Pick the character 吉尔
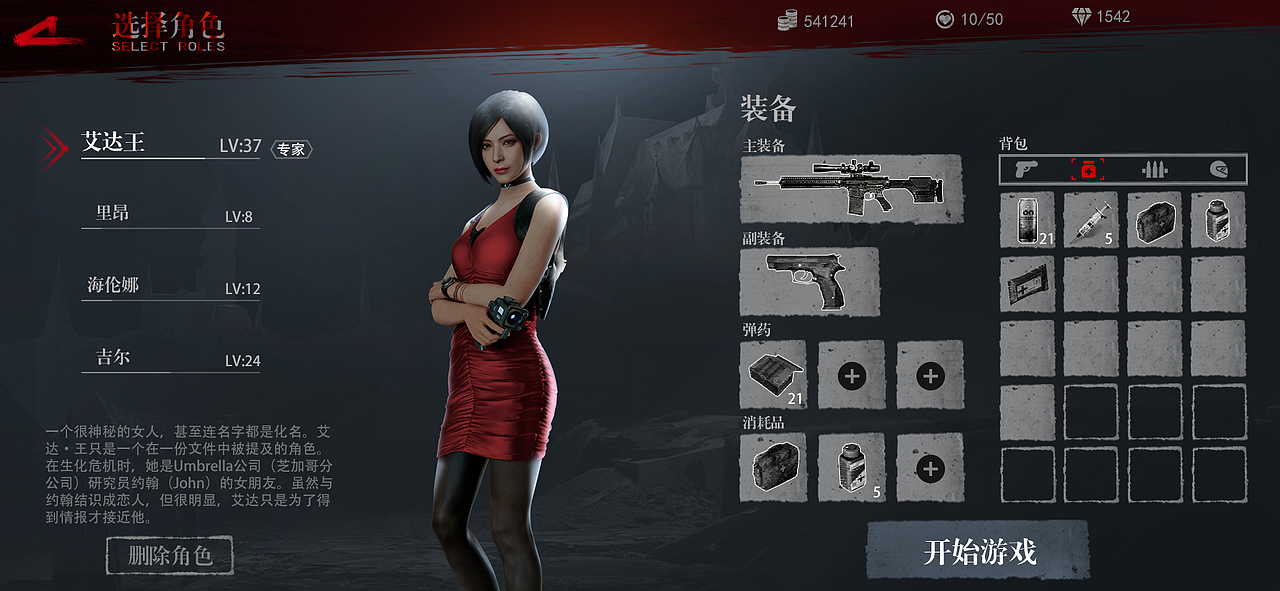Screen dimensions: 1280x591 [113, 357]
